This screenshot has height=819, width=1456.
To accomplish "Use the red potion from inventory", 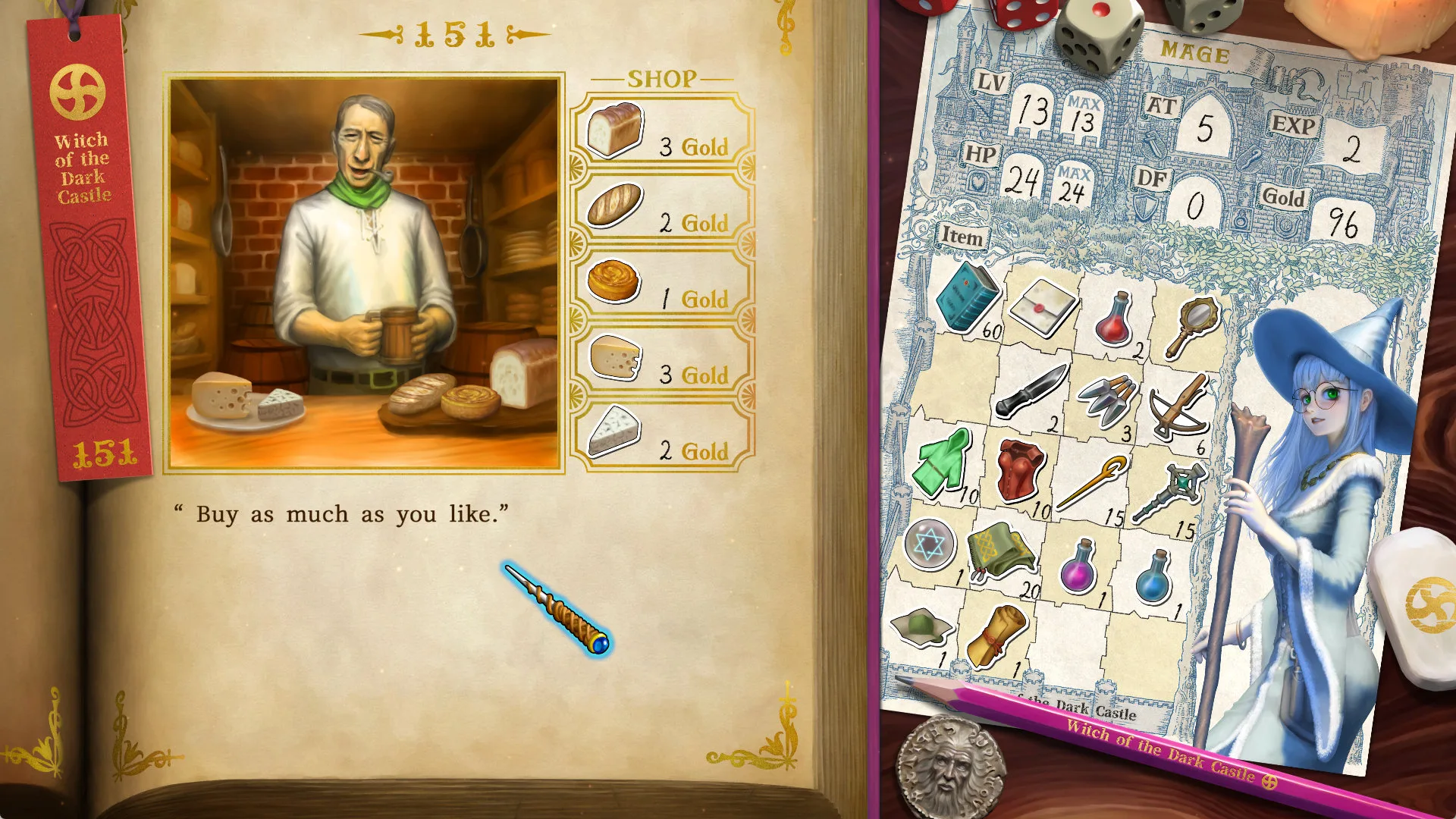I will pyautogui.click(x=1114, y=319).
